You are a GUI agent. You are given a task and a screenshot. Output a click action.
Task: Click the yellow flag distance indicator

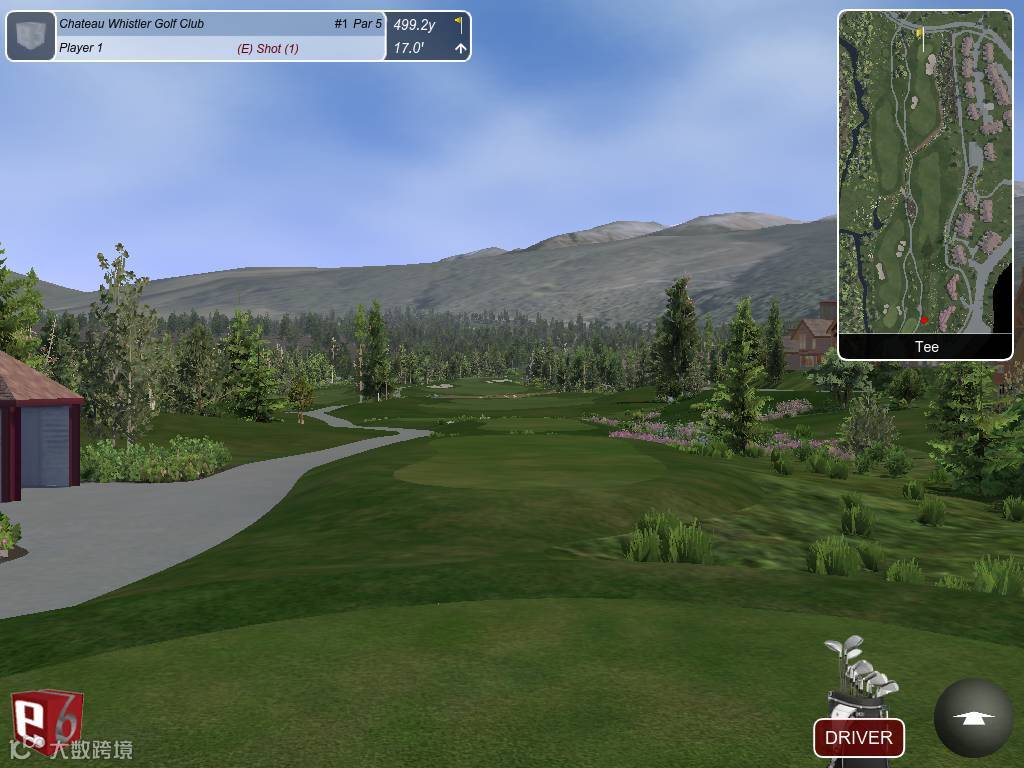458,24
